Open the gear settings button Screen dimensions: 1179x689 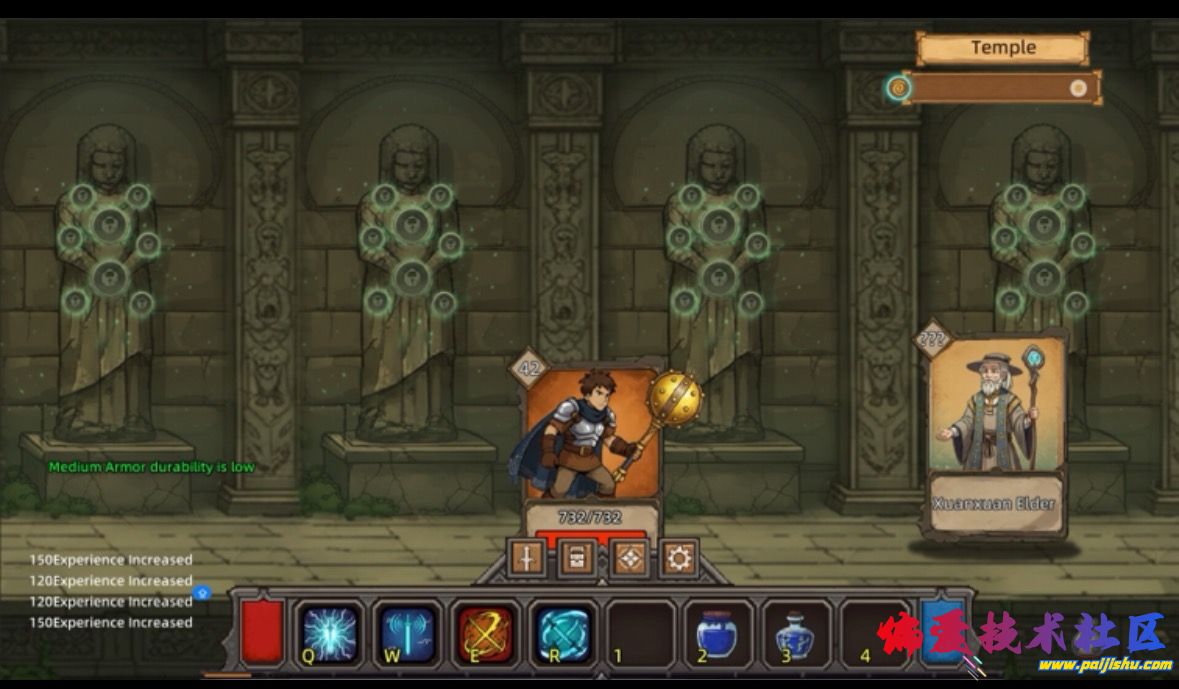680,558
